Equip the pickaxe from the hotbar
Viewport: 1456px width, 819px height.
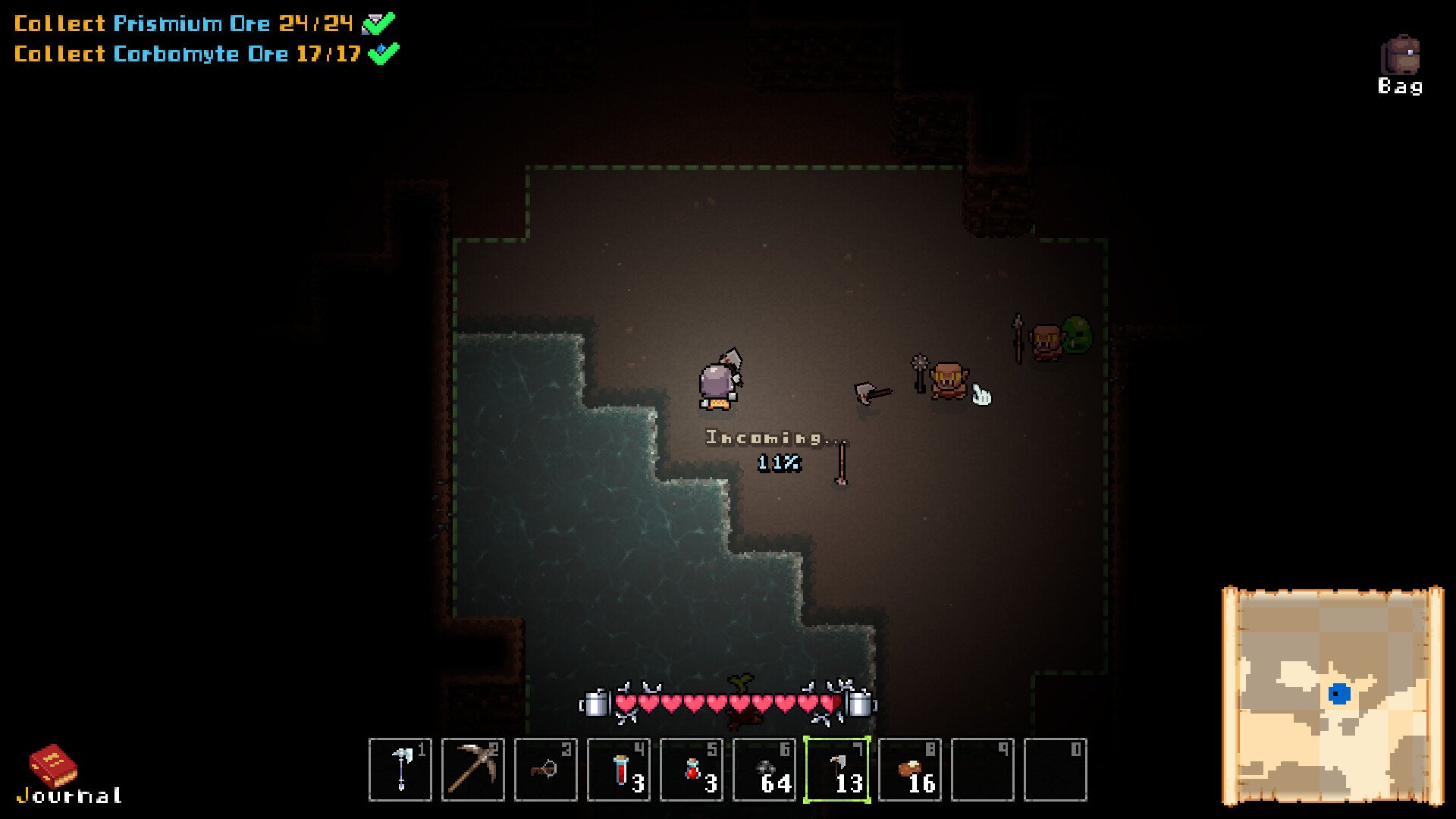[473, 769]
